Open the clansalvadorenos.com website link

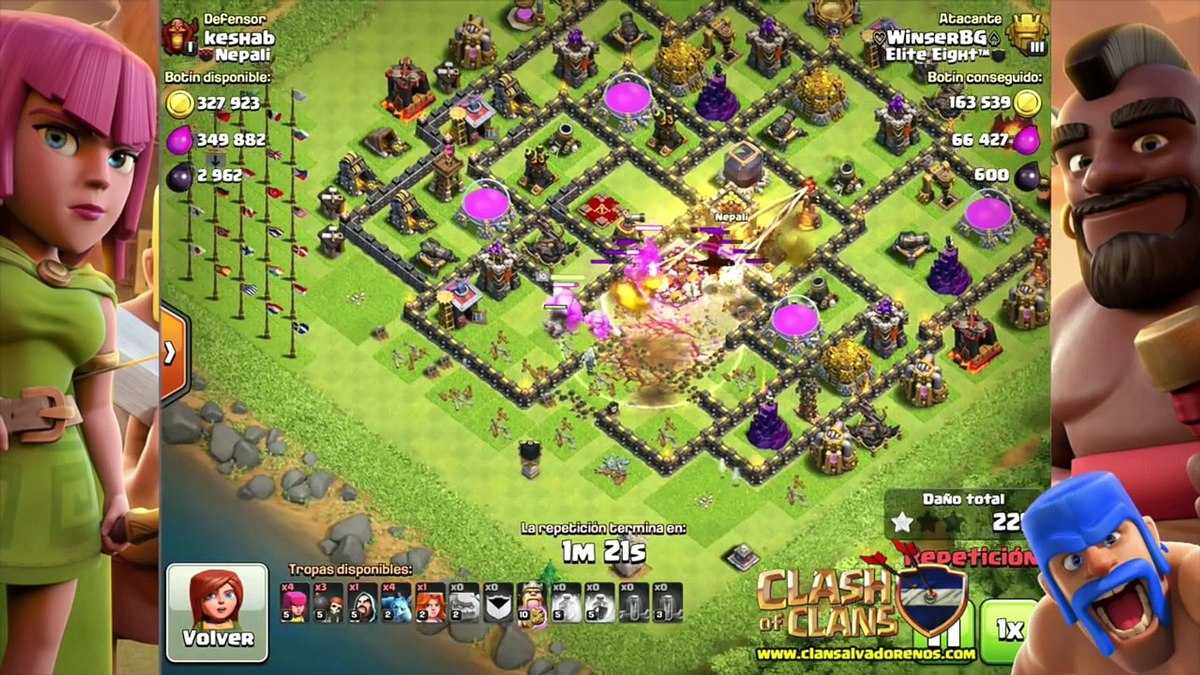point(866,654)
